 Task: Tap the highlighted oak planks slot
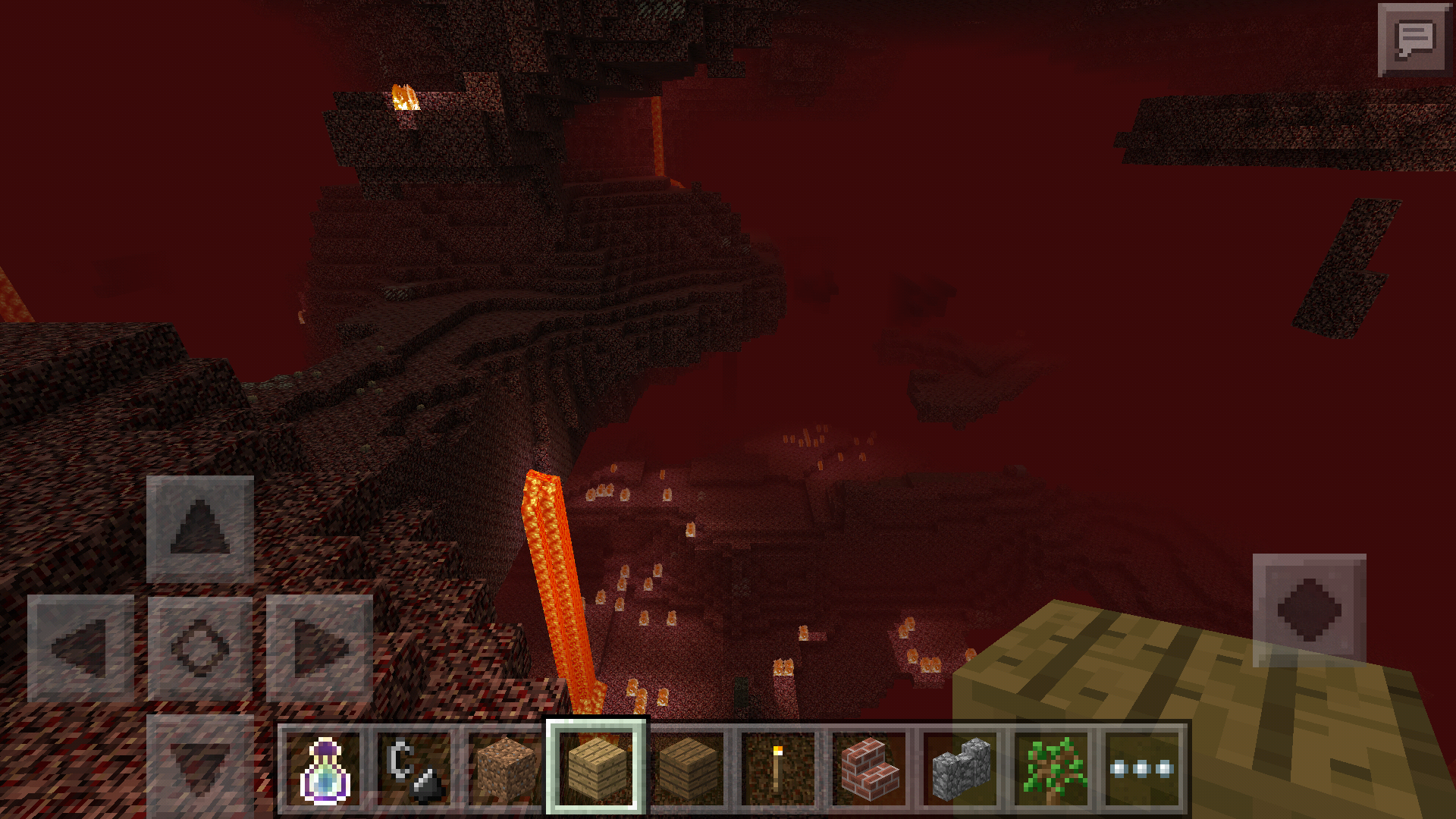tap(596, 766)
